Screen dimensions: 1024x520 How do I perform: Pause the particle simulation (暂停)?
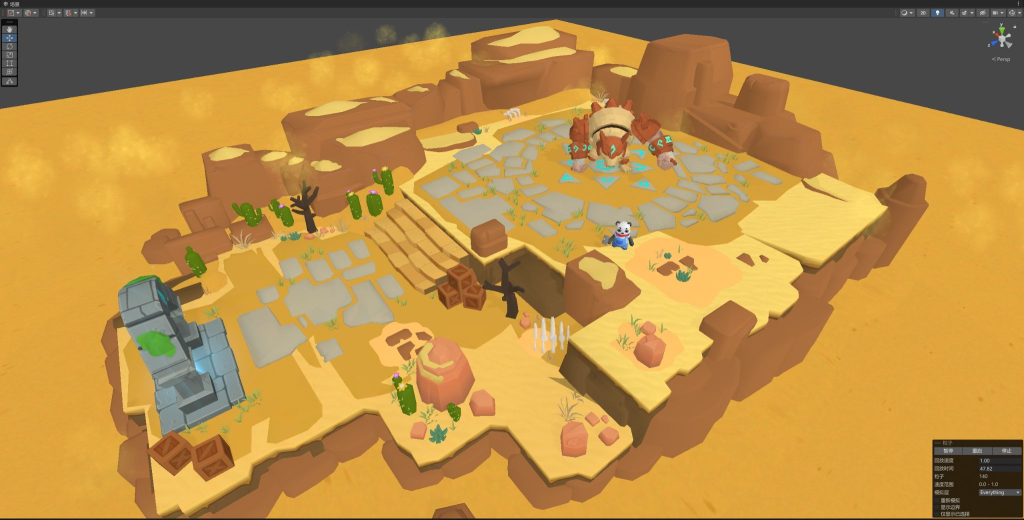(x=948, y=451)
